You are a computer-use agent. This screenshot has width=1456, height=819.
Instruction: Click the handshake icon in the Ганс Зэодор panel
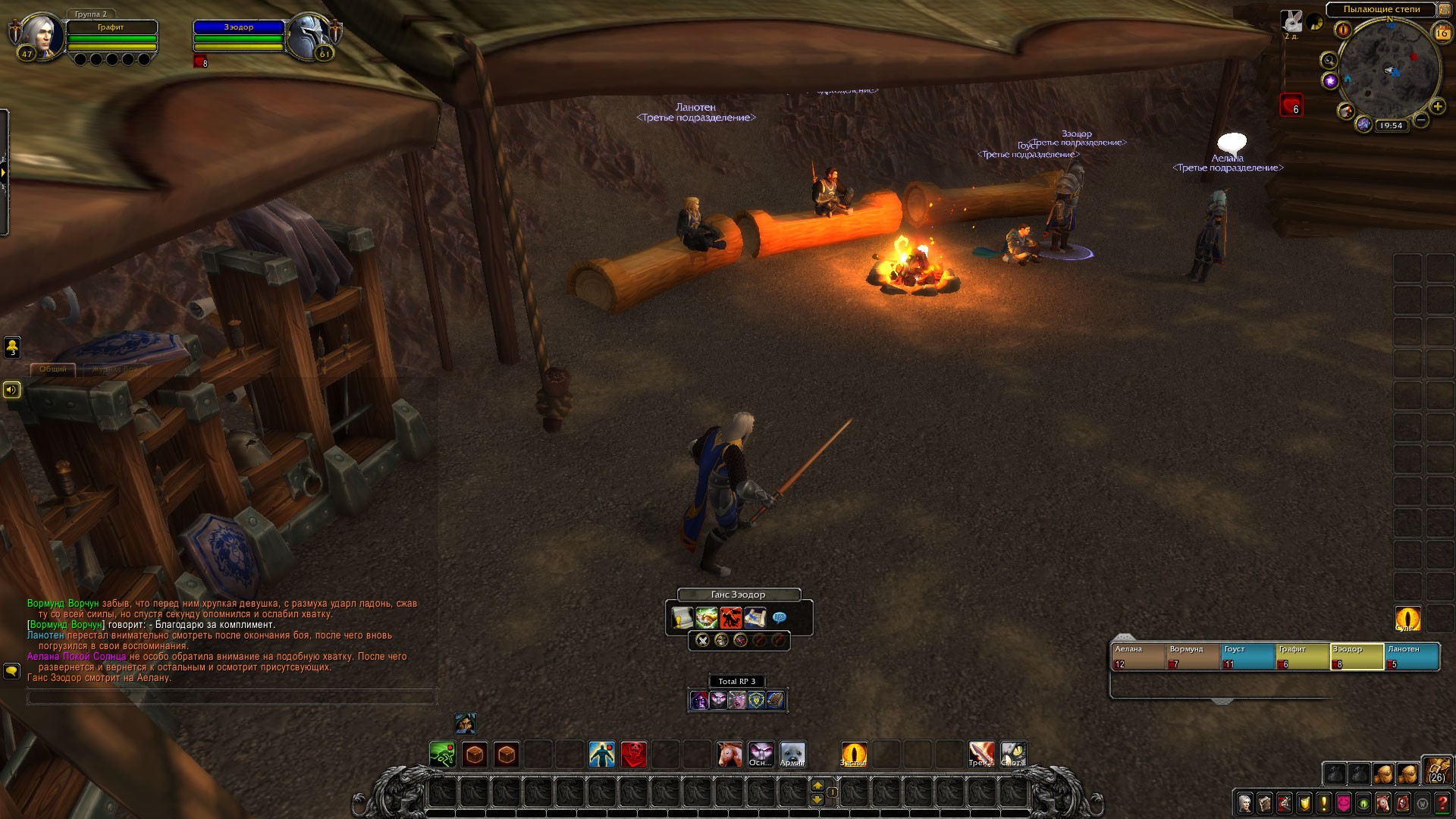coord(706,618)
